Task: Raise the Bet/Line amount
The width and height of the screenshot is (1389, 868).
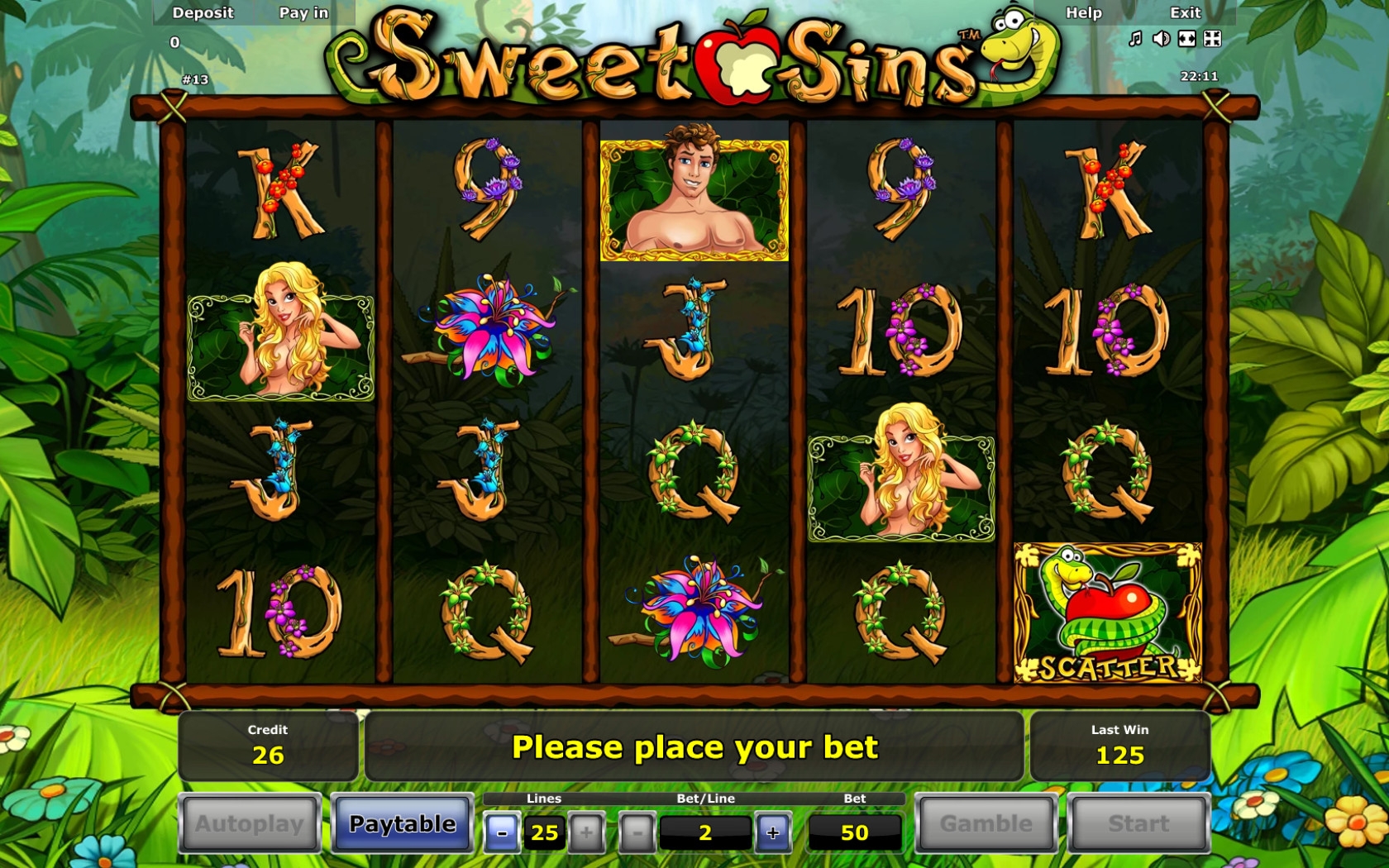Action: 772,832
